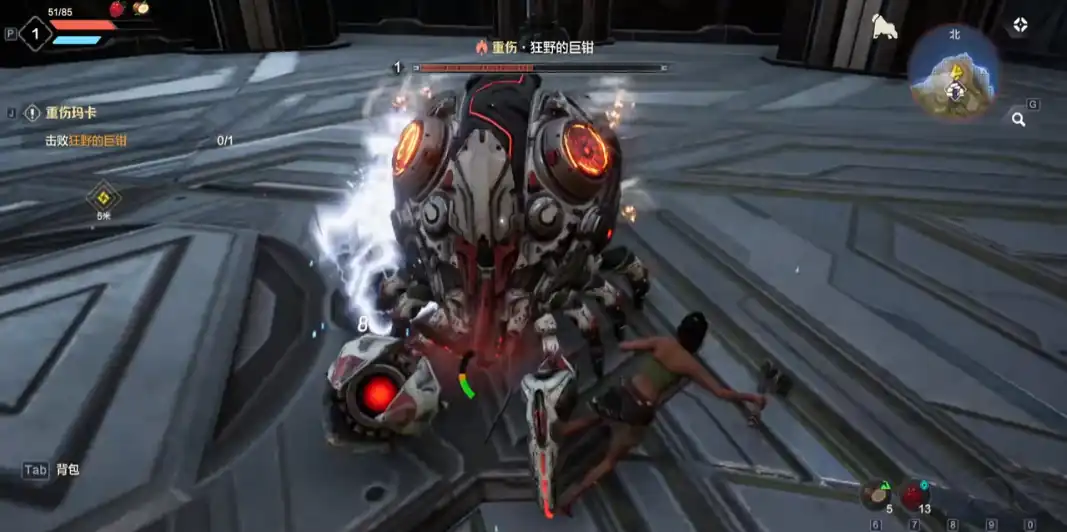Click the nut food buff icon
The height and width of the screenshot is (532, 1067).
point(141,8)
